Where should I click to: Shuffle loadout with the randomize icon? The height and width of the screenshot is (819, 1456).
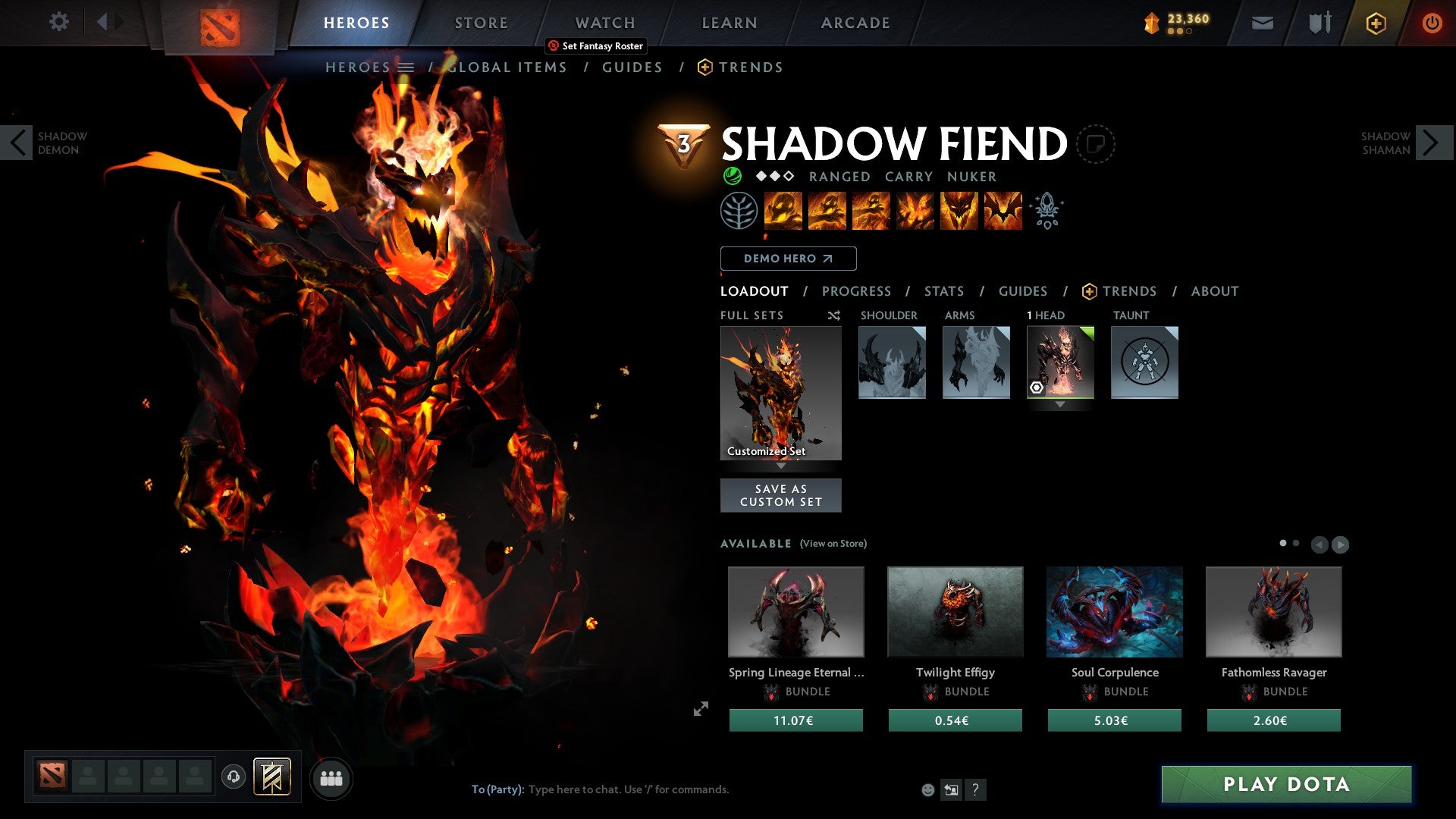tap(833, 315)
